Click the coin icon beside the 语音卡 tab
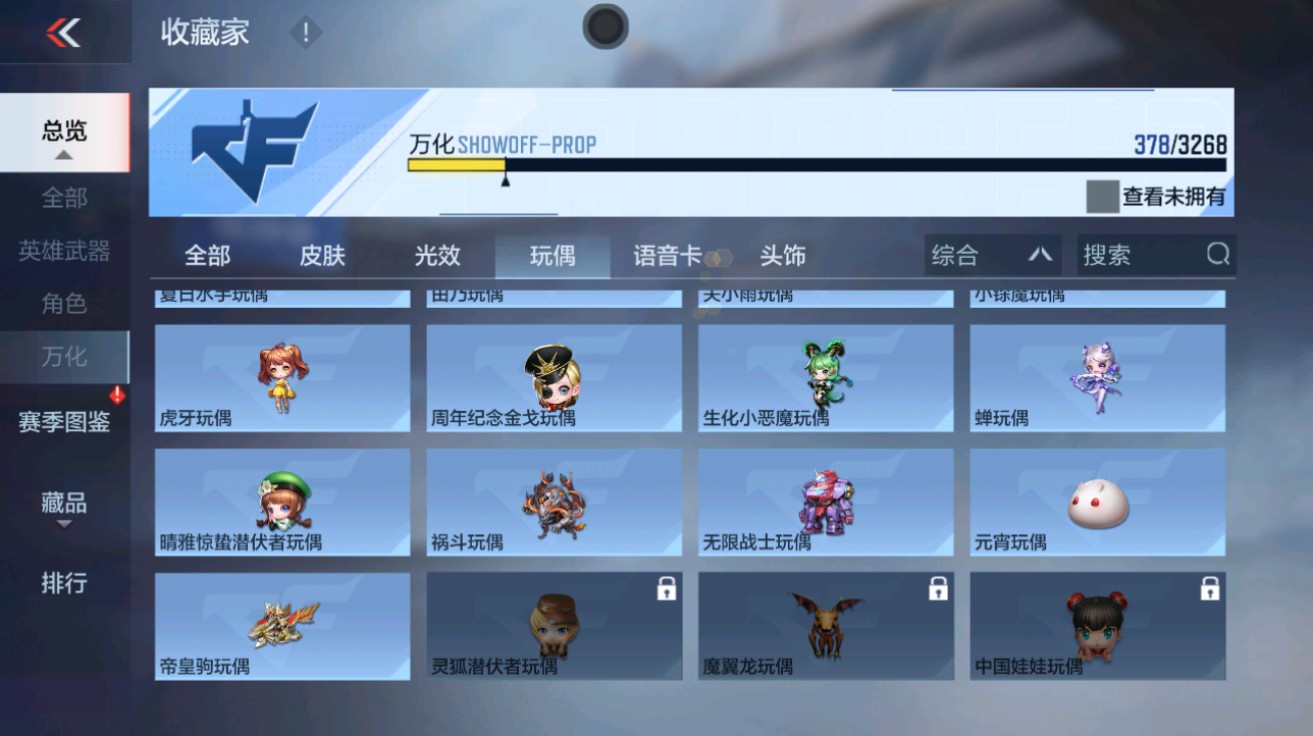This screenshot has height=736, width=1313. point(717,256)
